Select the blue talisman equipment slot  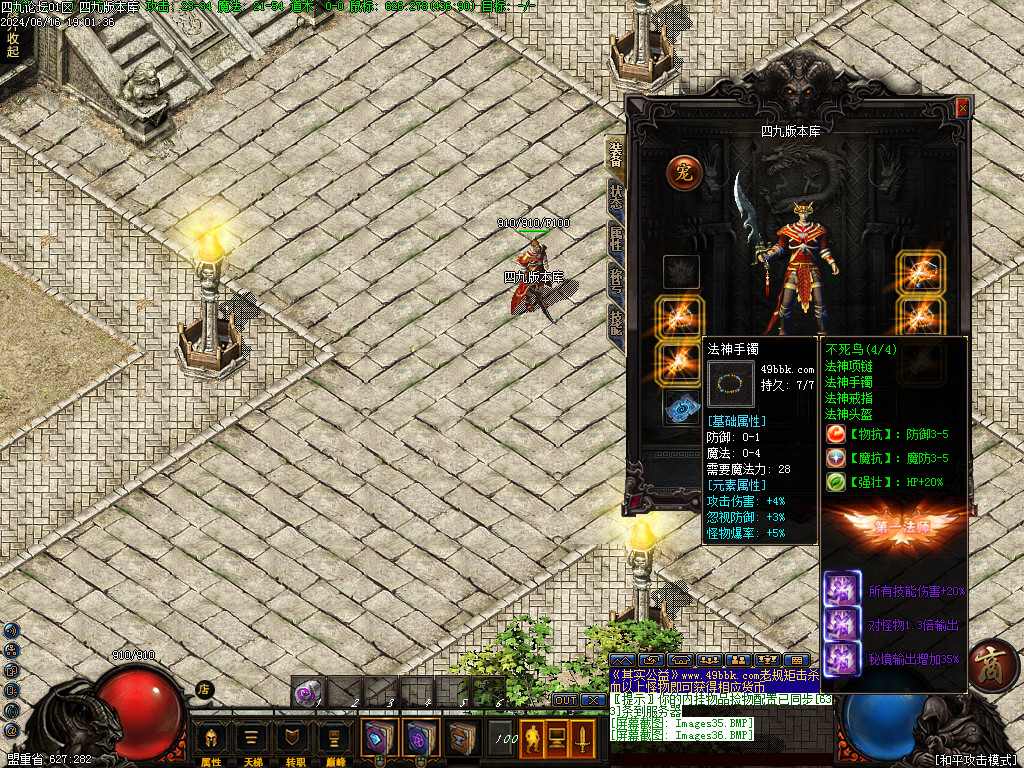(x=681, y=407)
